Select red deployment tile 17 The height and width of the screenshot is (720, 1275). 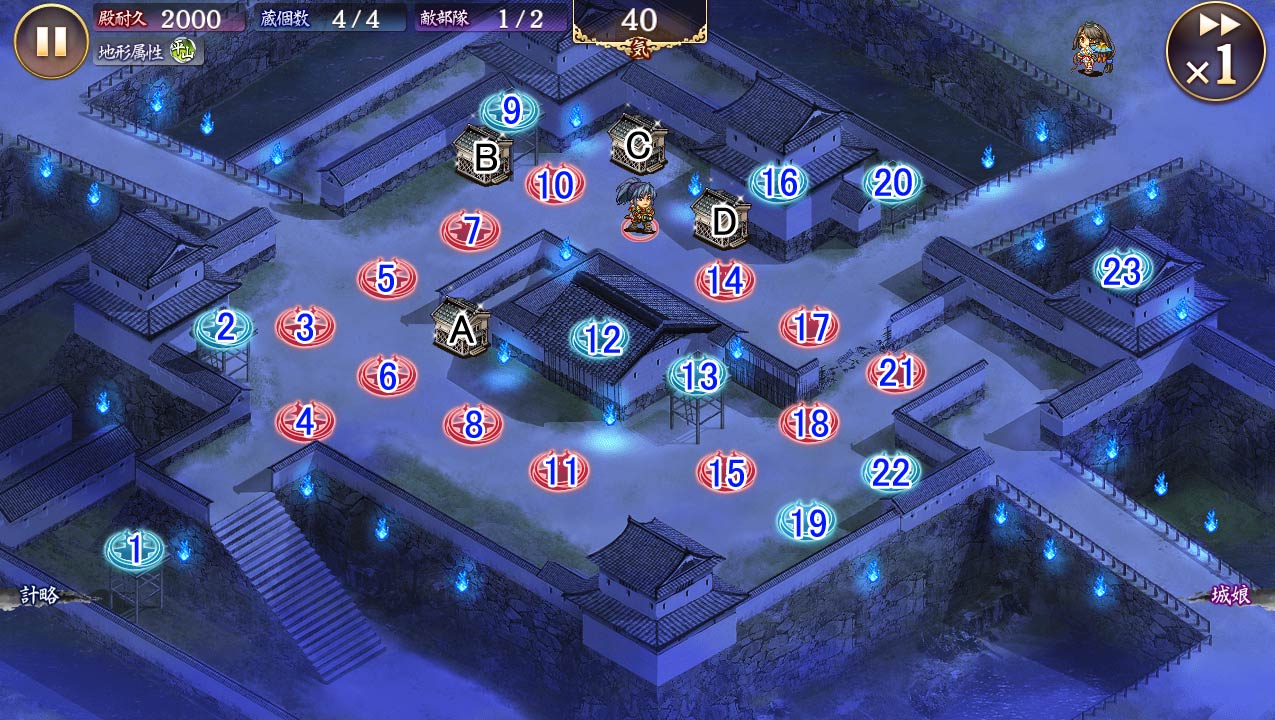(810, 327)
